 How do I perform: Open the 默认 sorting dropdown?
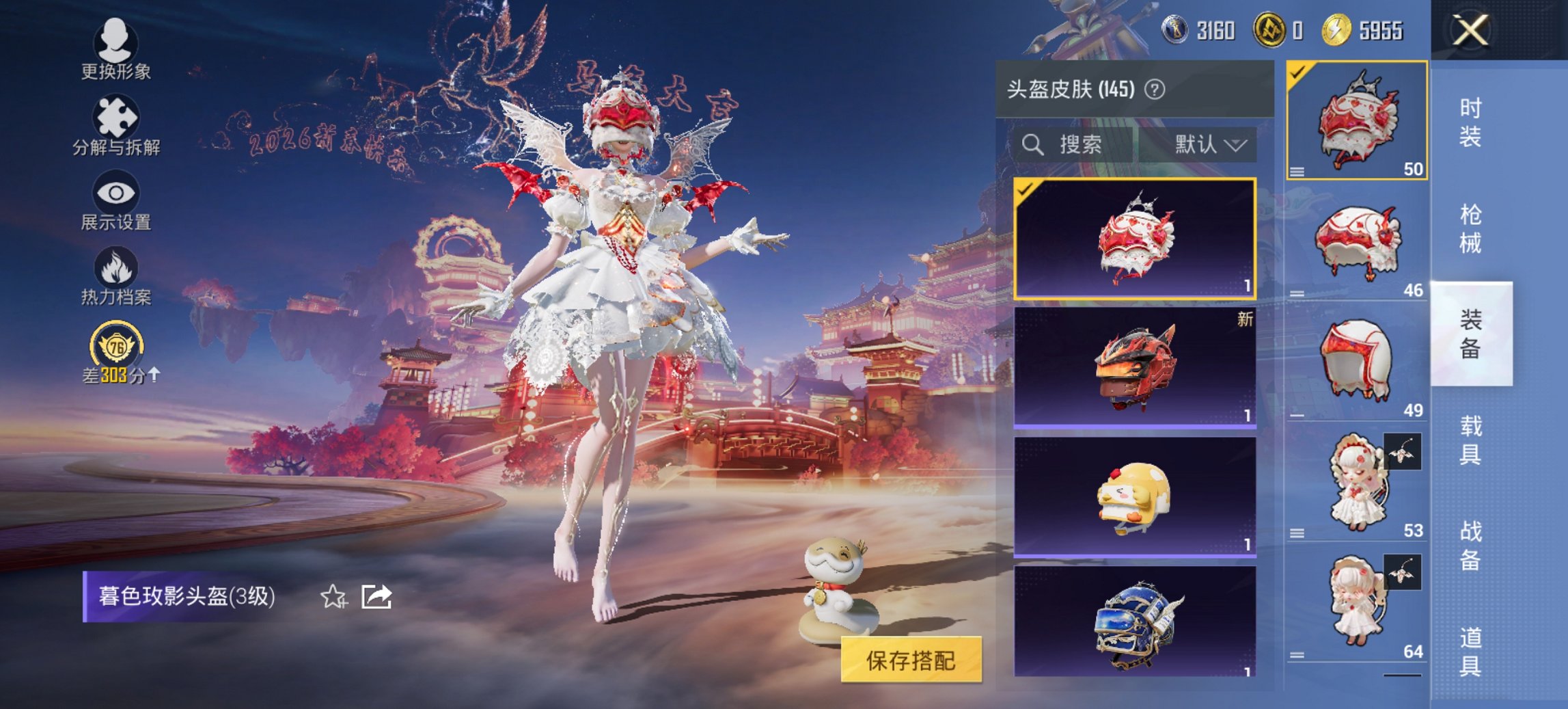coord(1209,145)
